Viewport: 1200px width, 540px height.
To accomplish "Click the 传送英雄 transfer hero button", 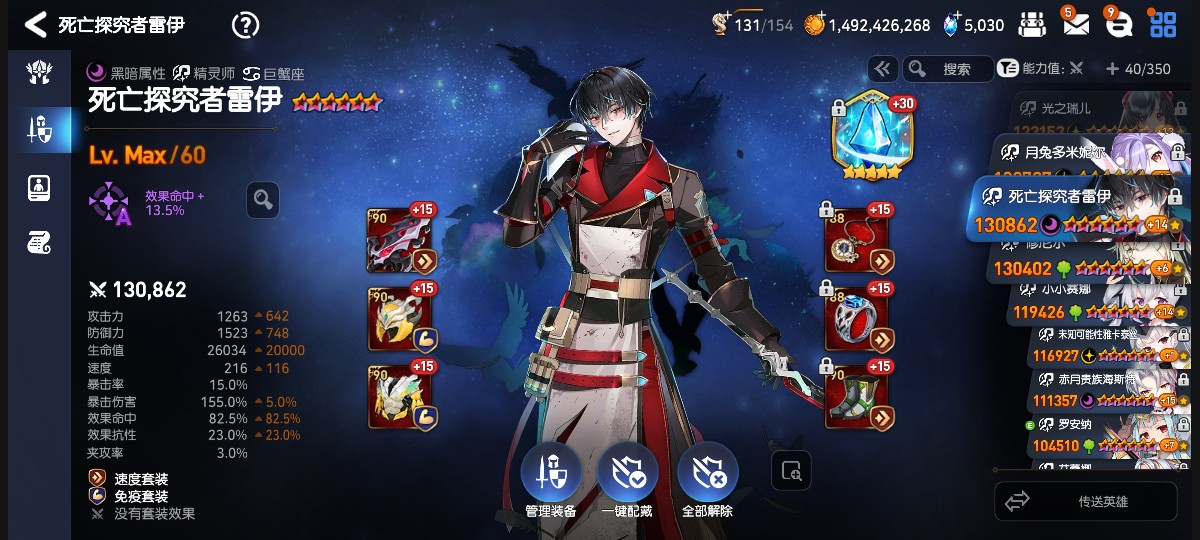I will [1086, 501].
